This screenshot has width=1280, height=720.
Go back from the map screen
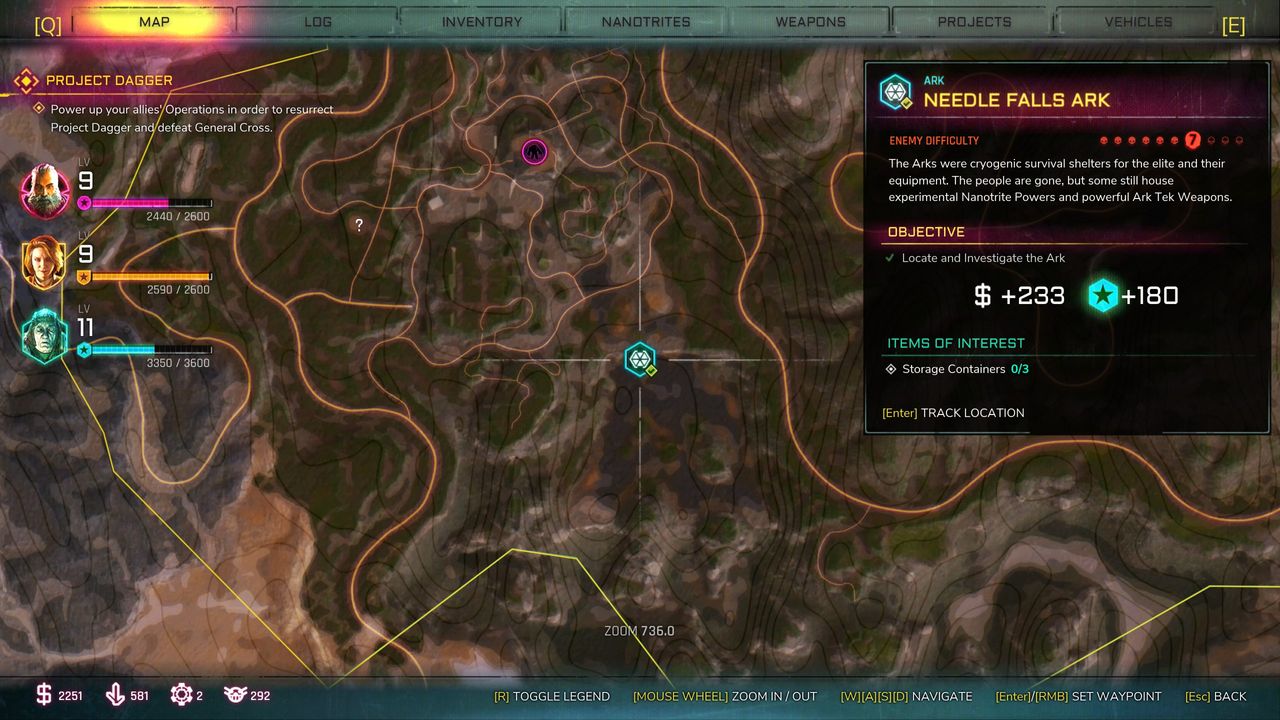(1216, 696)
